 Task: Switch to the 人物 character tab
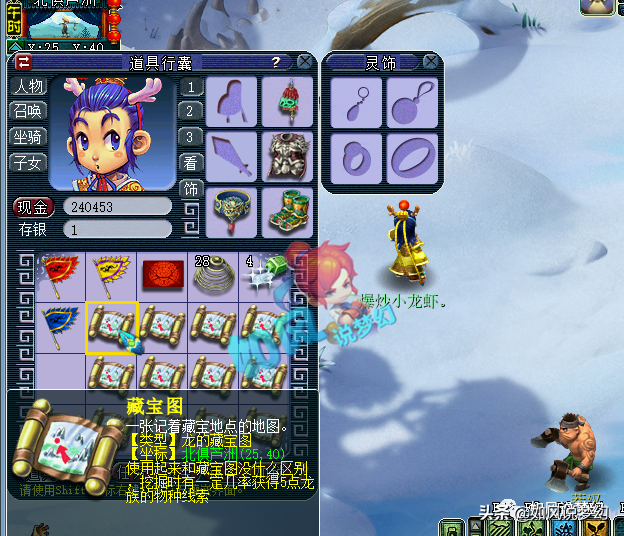point(27,86)
